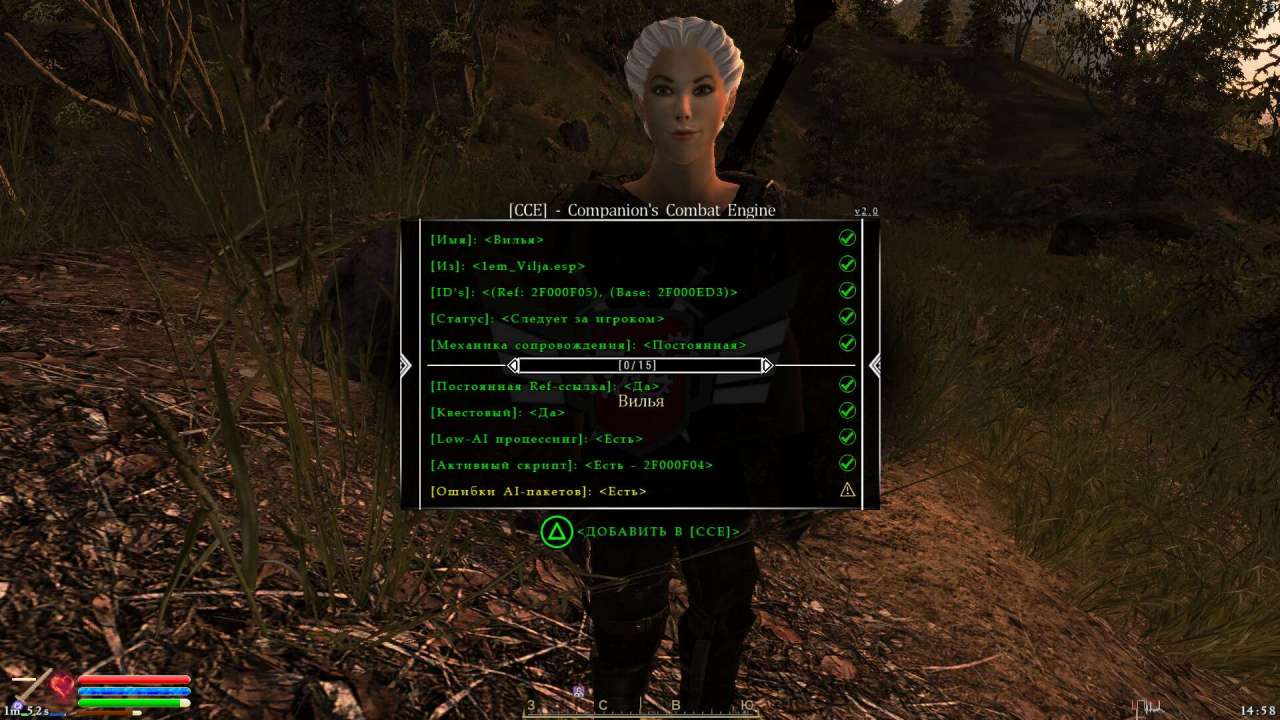Click the [0/15] slider track
1280x720 pixels.
click(x=641, y=365)
